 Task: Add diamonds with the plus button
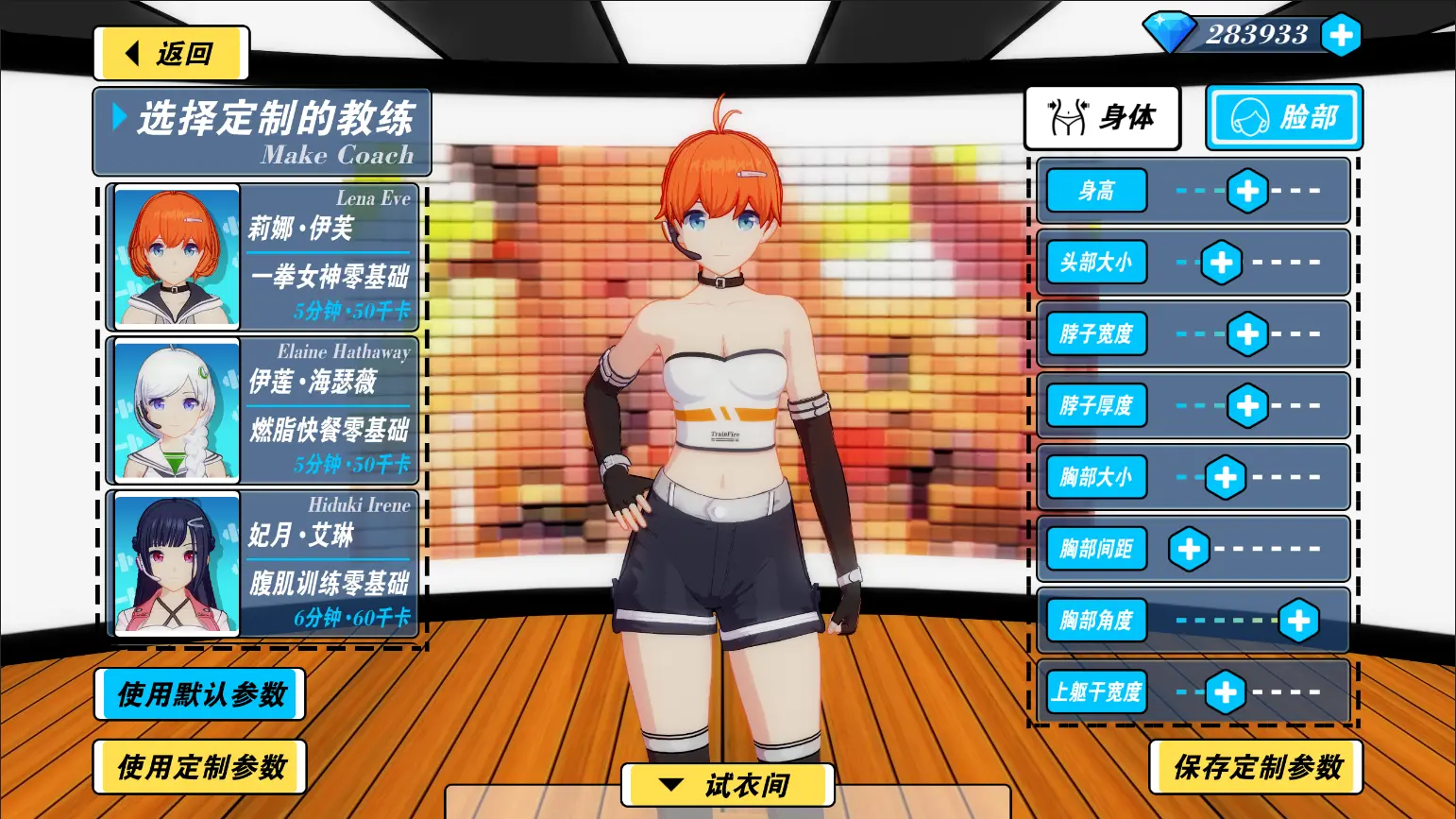[1341, 36]
